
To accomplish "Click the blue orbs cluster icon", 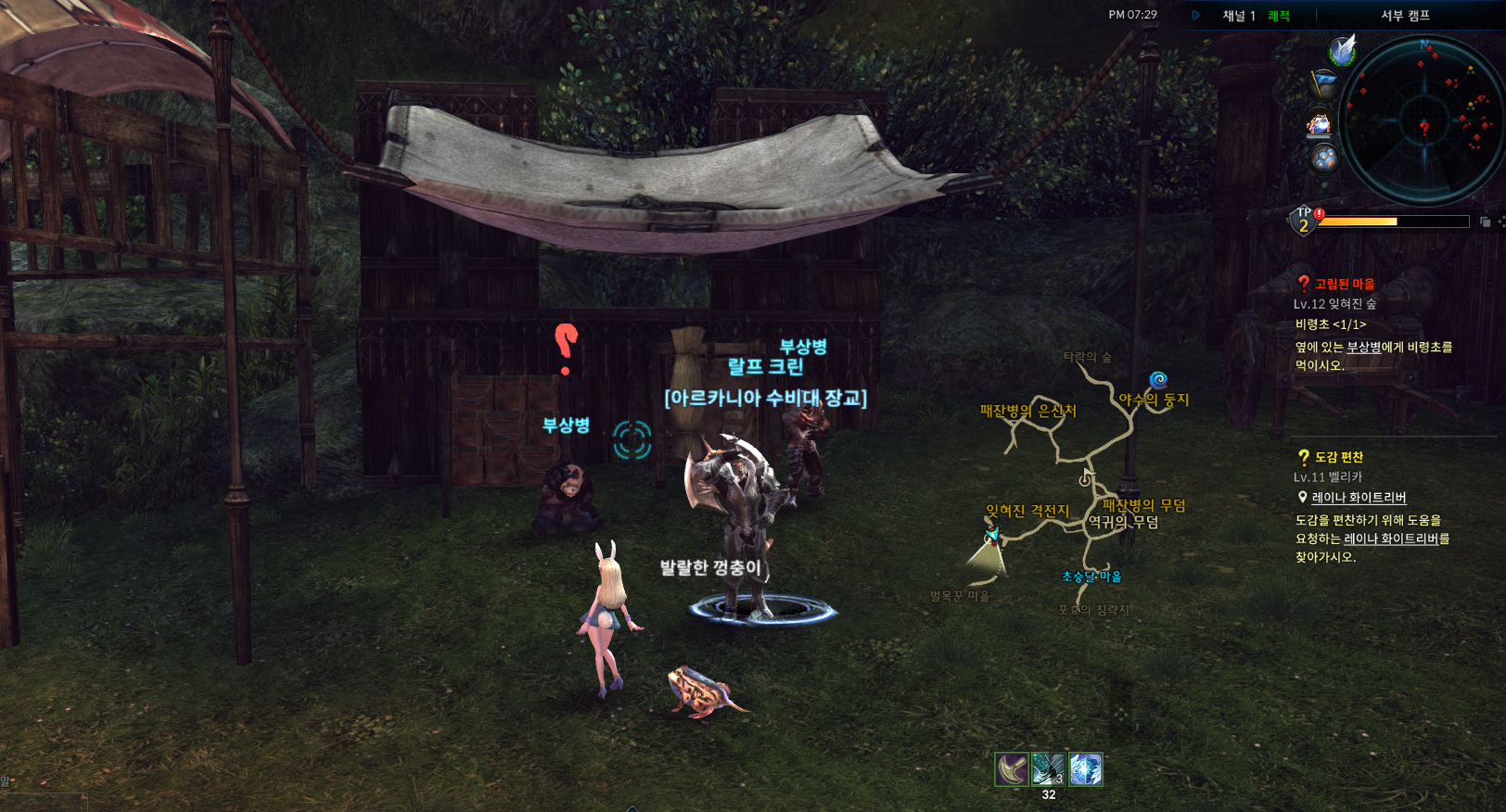I will pos(1324,159).
